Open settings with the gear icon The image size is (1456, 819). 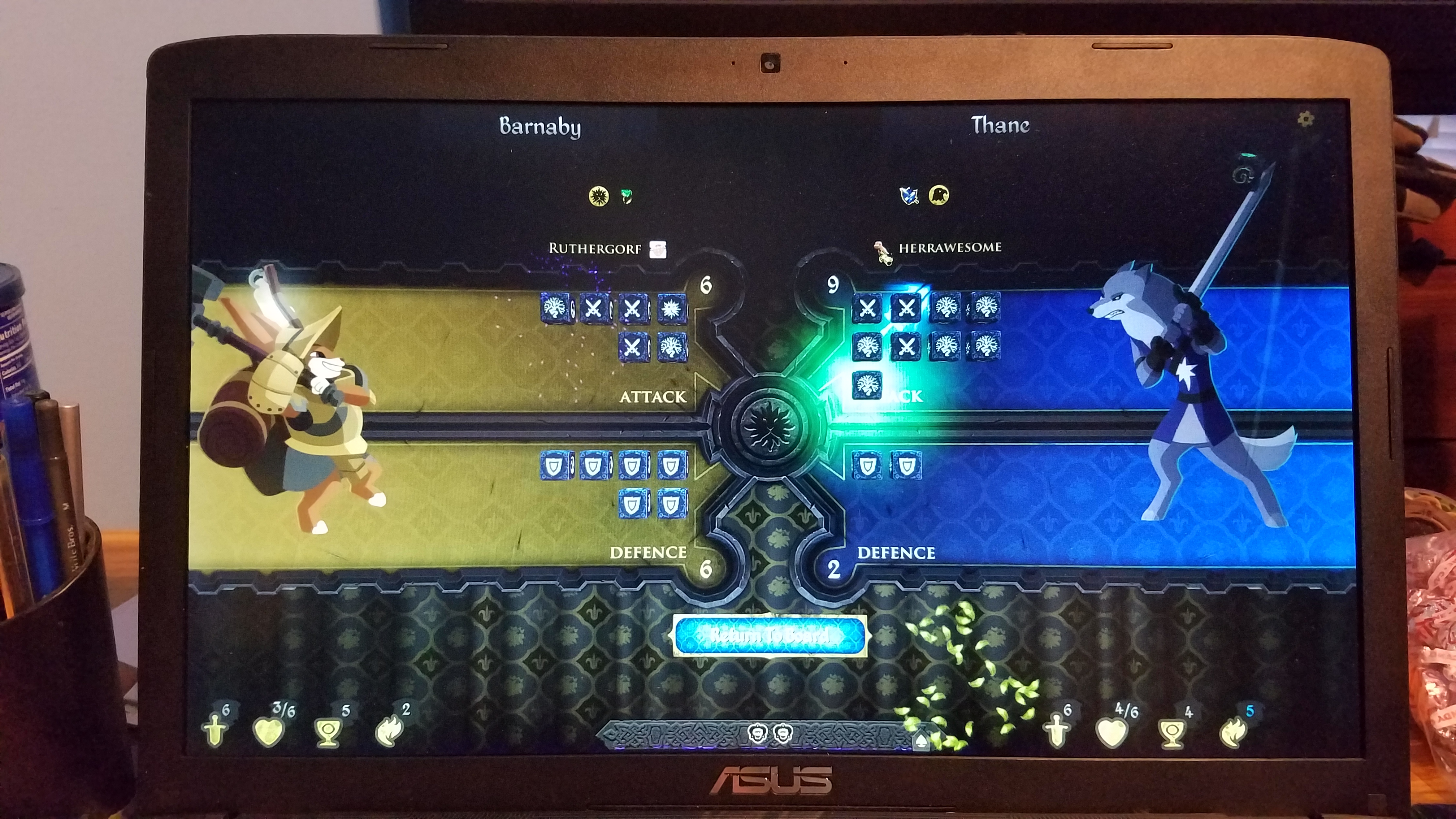pyautogui.click(x=1305, y=119)
